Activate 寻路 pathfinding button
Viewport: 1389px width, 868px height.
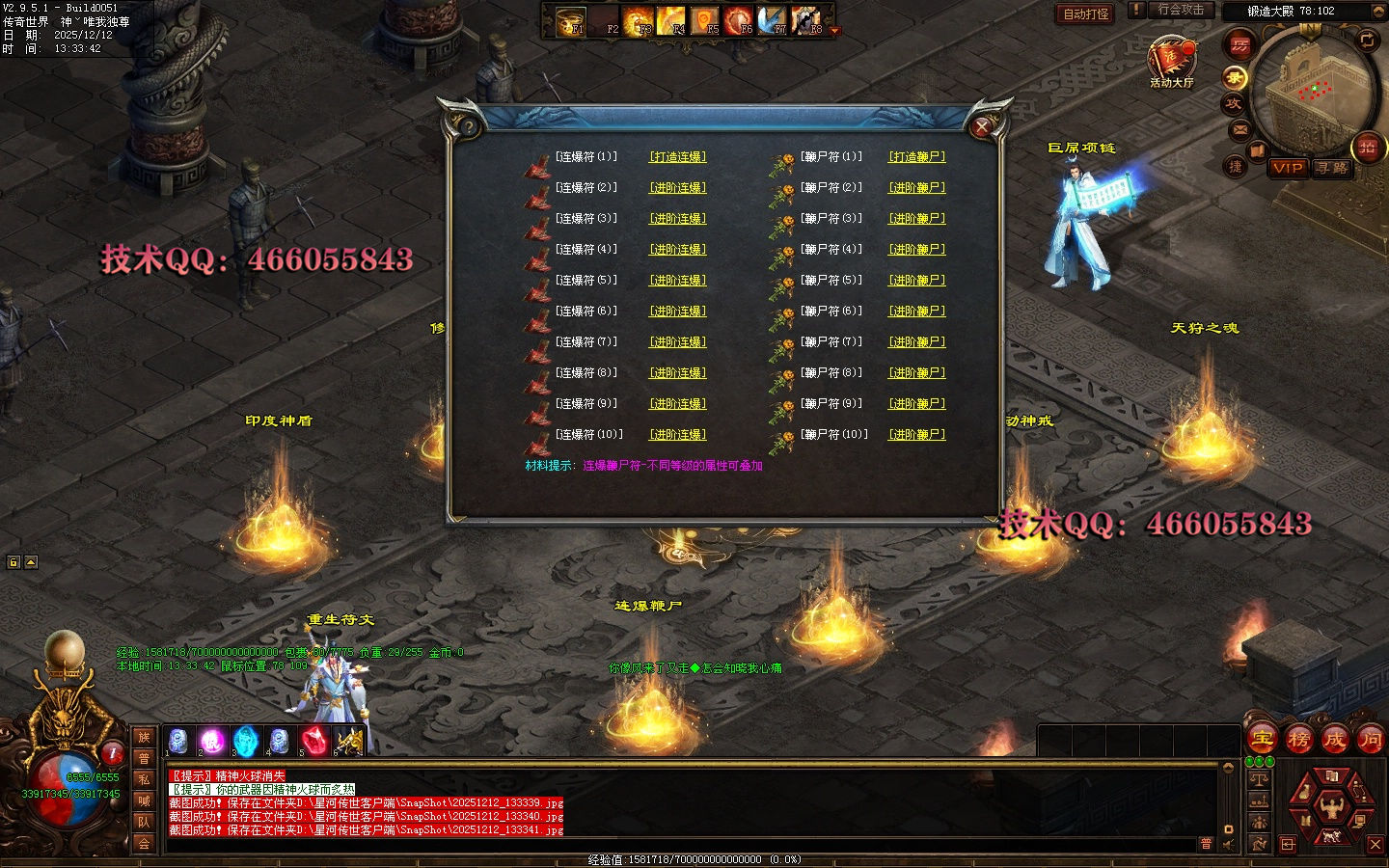click(1332, 168)
